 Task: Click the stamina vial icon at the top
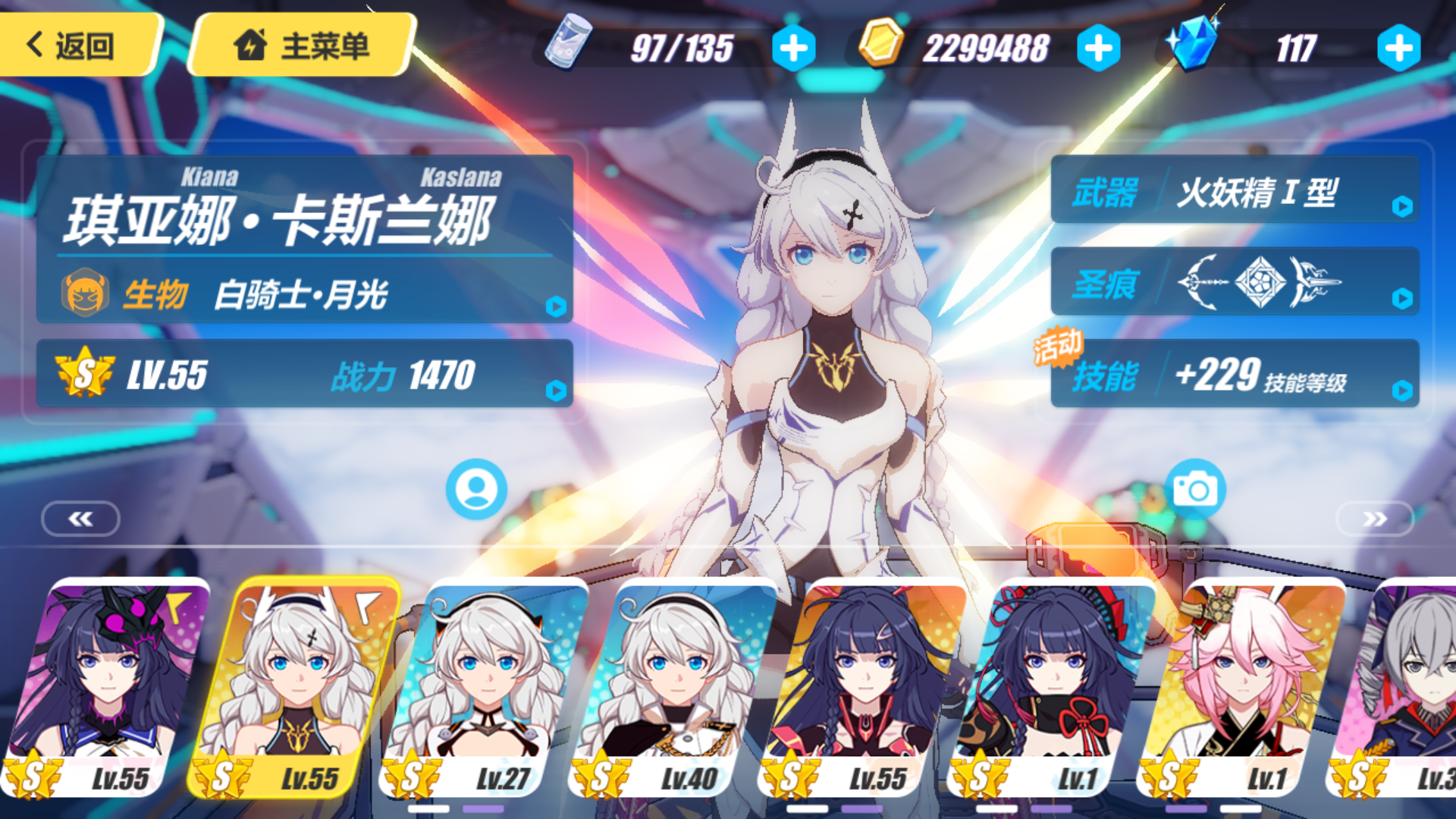click(x=567, y=45)
